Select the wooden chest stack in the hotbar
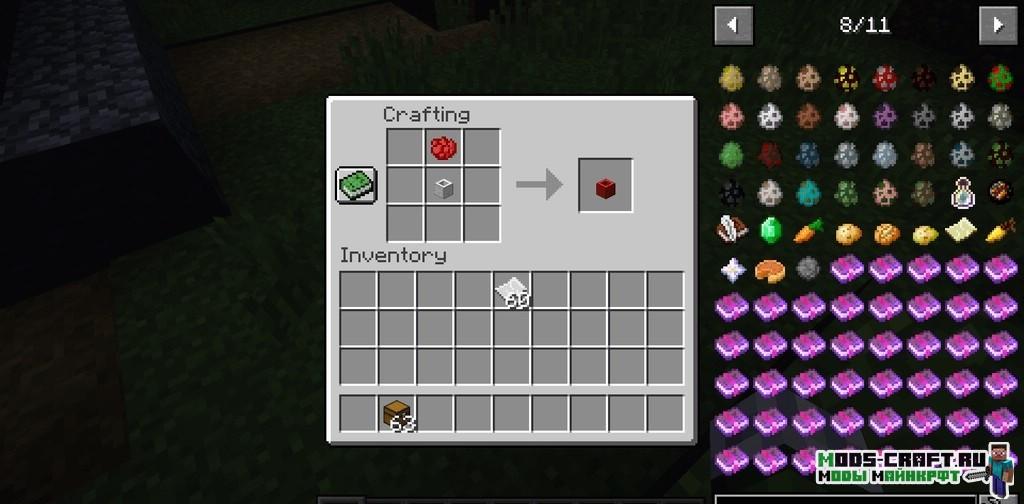This screenshot has height=504, width=1024. point(398,413)
